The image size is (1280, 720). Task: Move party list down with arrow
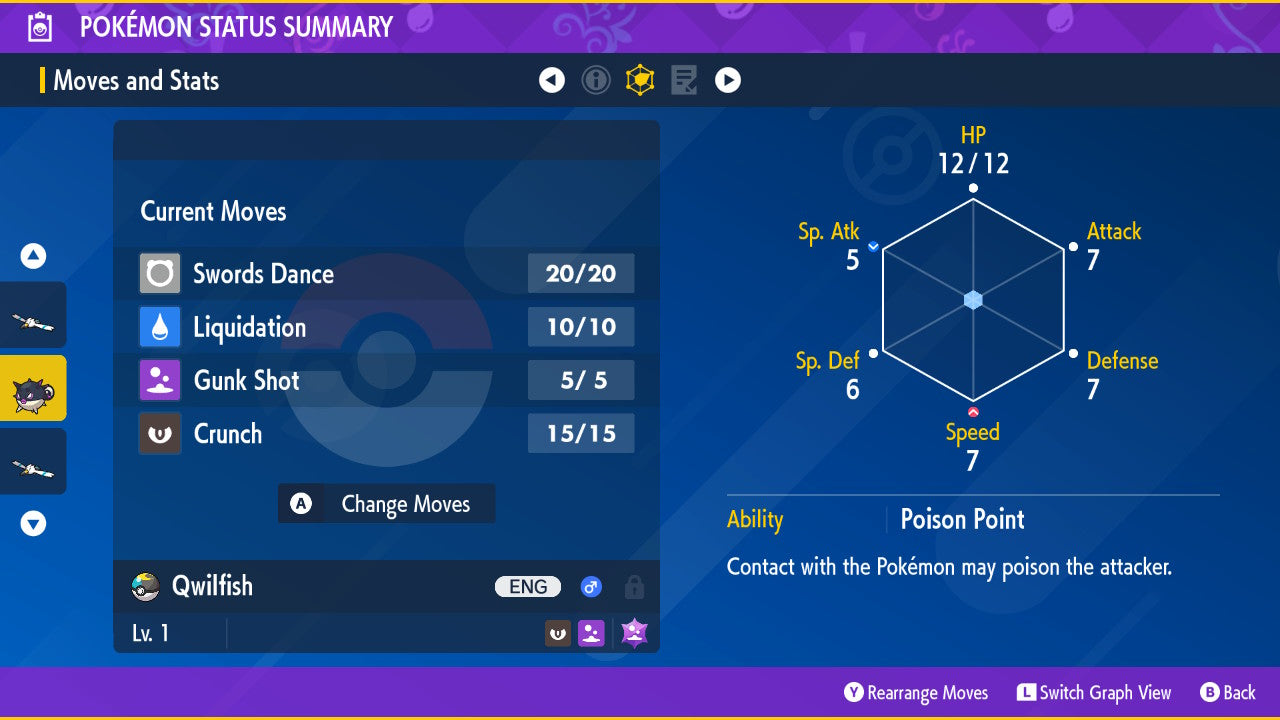33,523
